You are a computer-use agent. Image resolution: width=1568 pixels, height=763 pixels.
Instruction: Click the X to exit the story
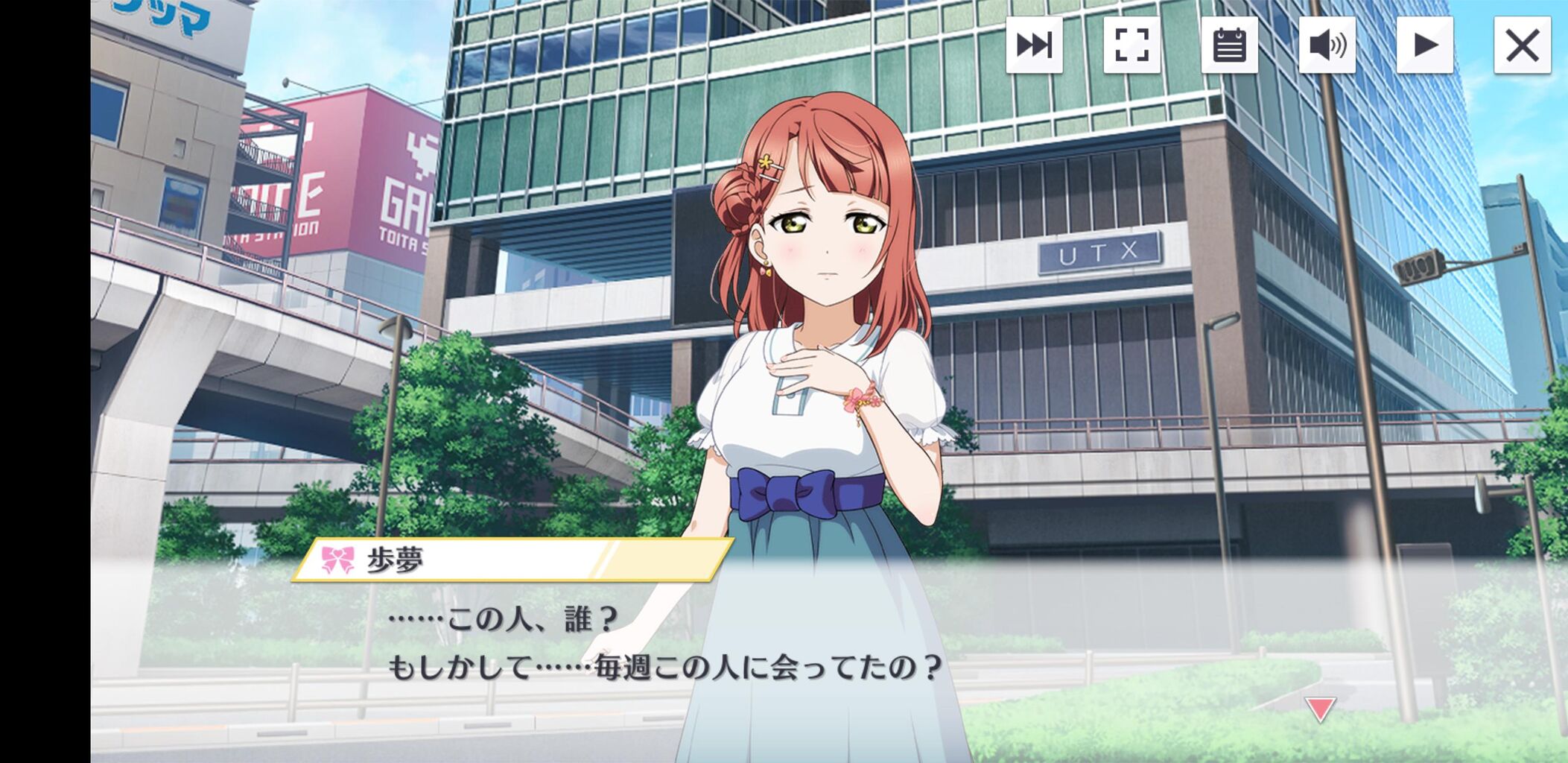pos(1523,46)
